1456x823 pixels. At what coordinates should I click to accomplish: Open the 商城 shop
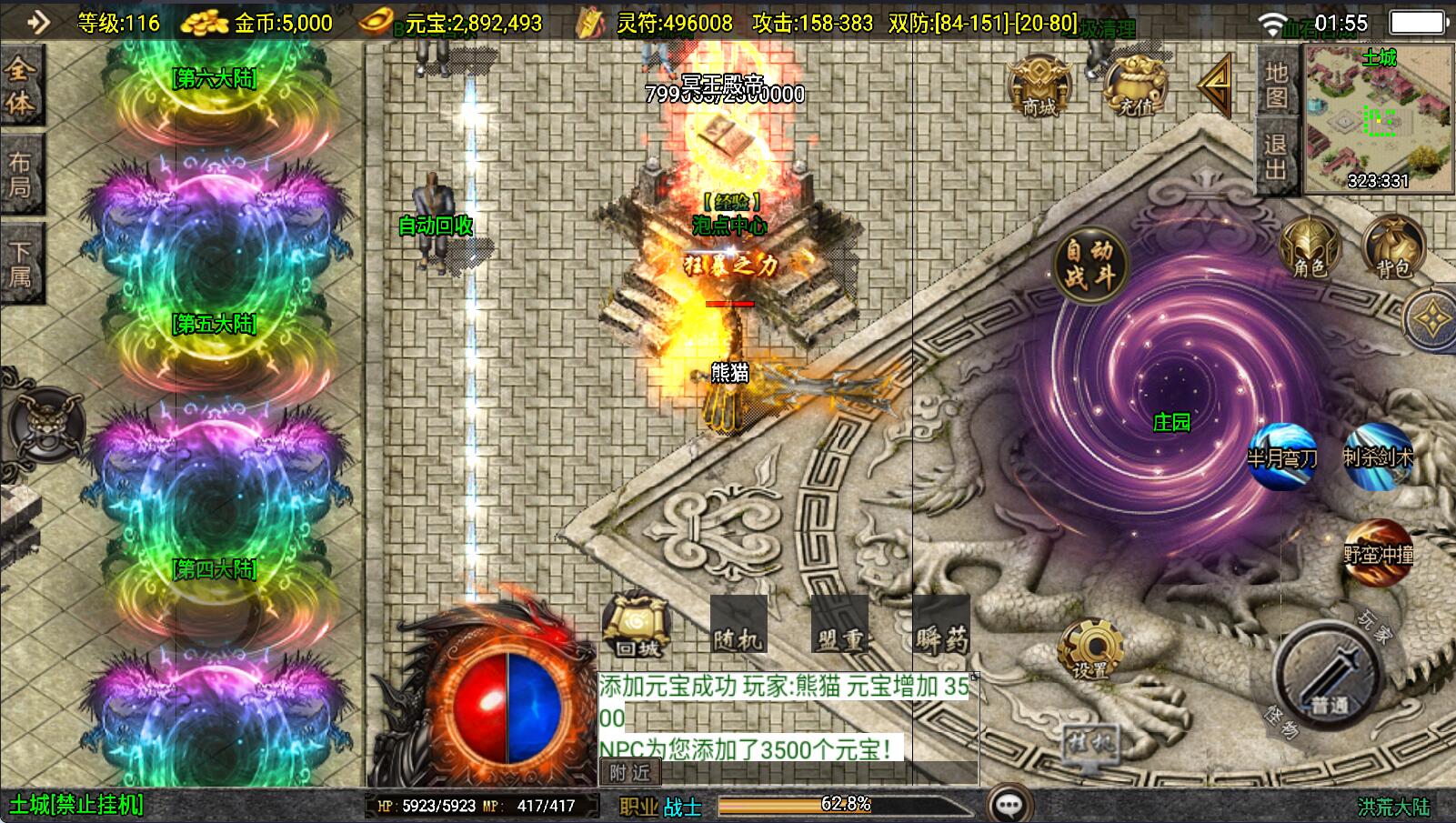(x=1039, y=87)
